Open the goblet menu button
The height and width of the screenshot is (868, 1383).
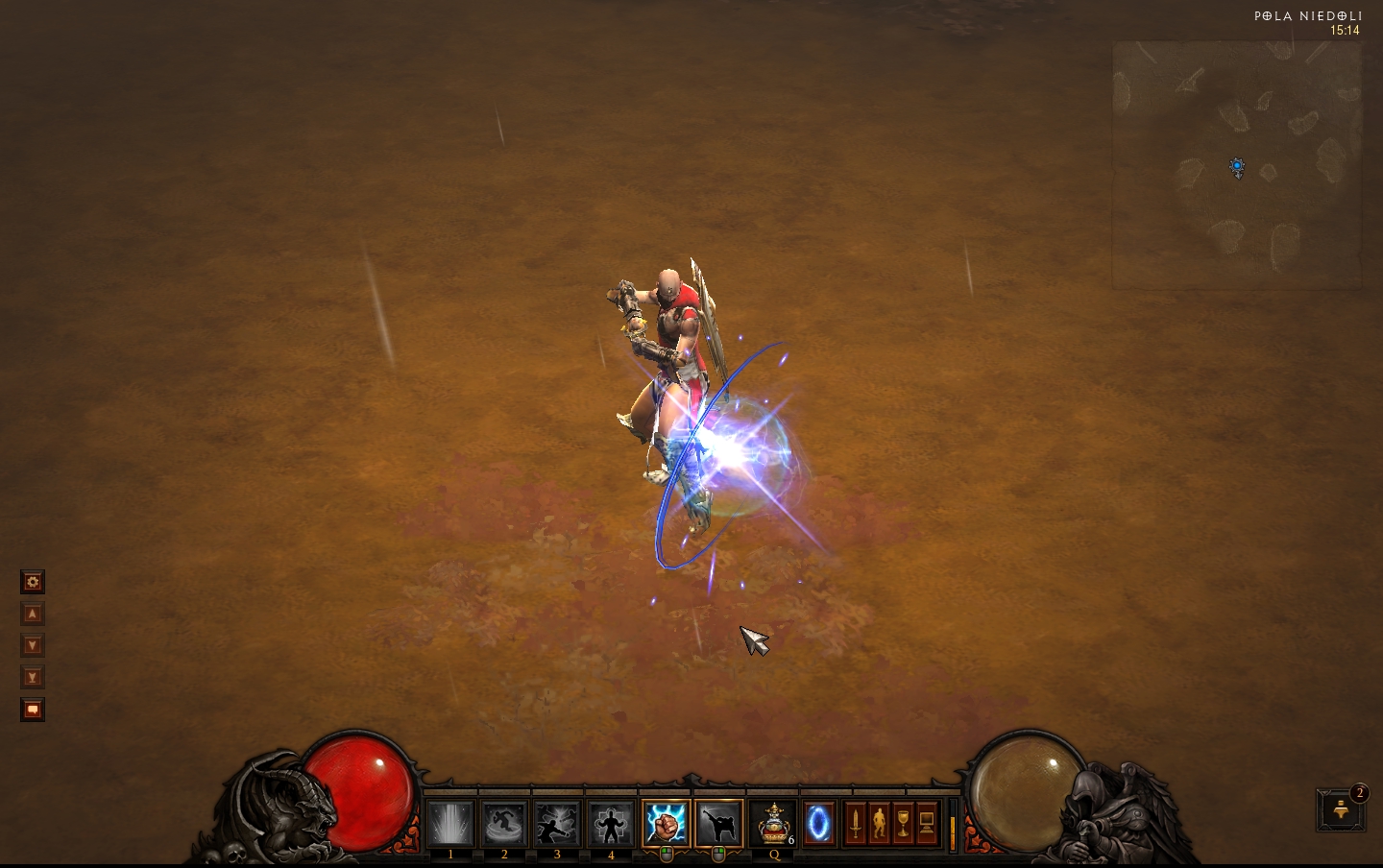[x=903, y=824]
